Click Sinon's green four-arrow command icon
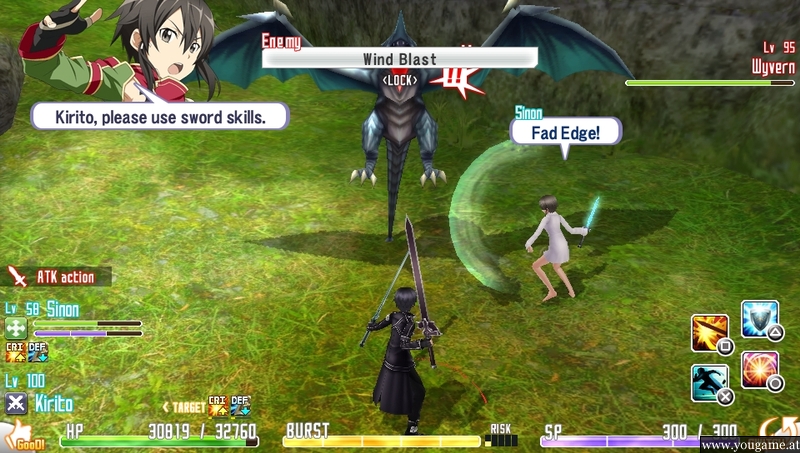The width and height of the screenshot is (800, 453). pyautogui.click(x=16, y=328)
